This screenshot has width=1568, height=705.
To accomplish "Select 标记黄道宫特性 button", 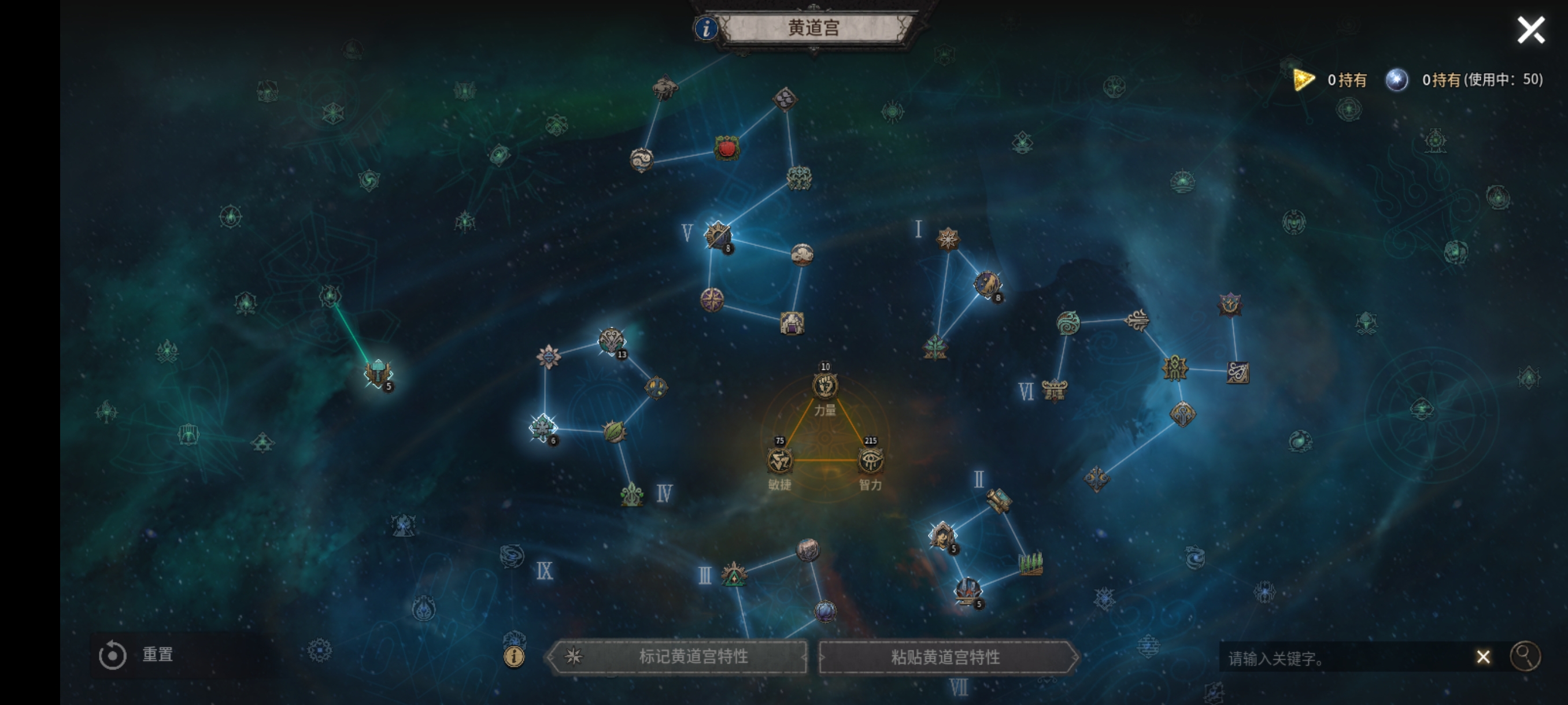I will tap(679, 656).
